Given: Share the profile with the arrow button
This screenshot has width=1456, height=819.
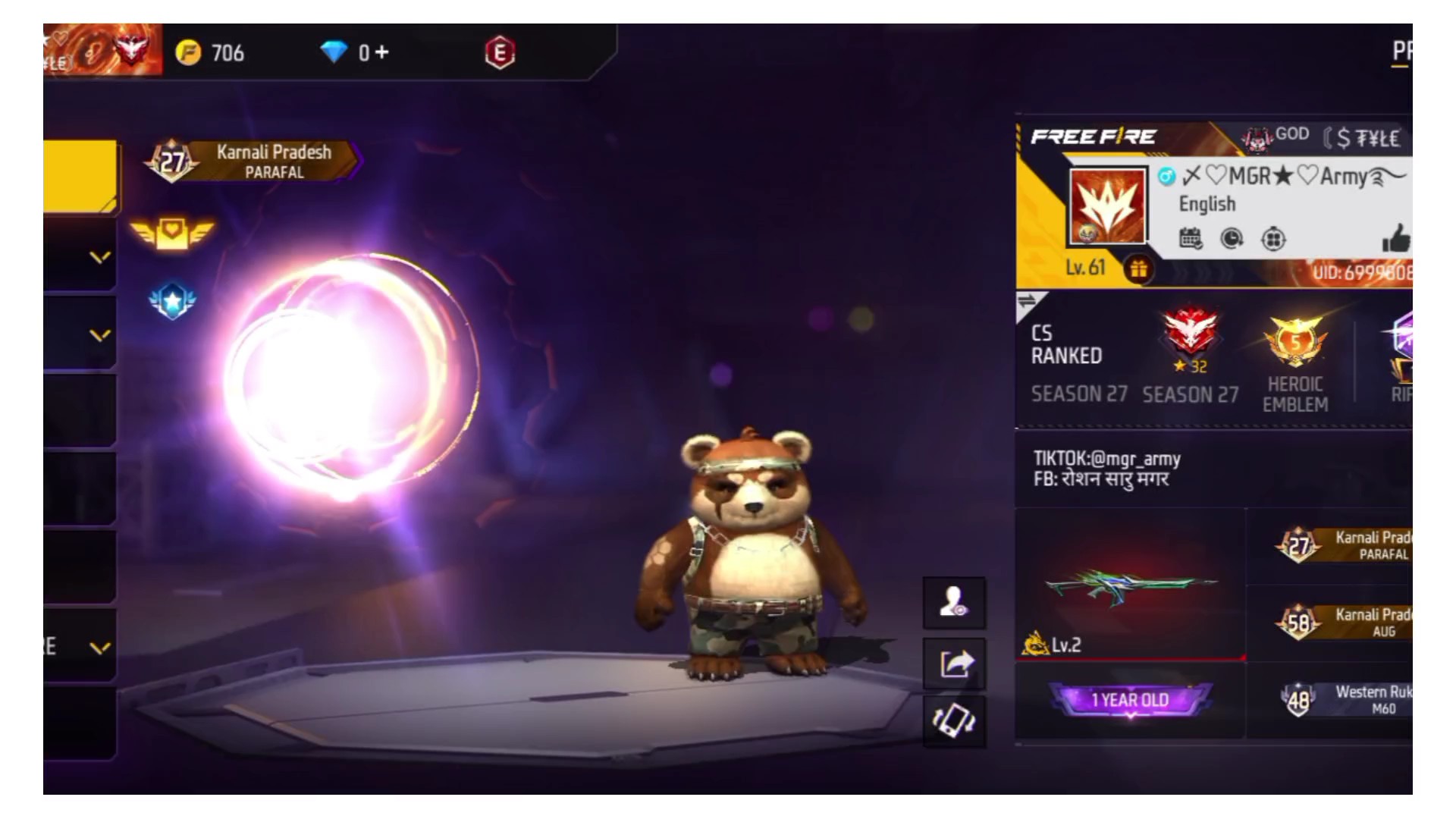Looking at the screenshot, I should [954, 664].
